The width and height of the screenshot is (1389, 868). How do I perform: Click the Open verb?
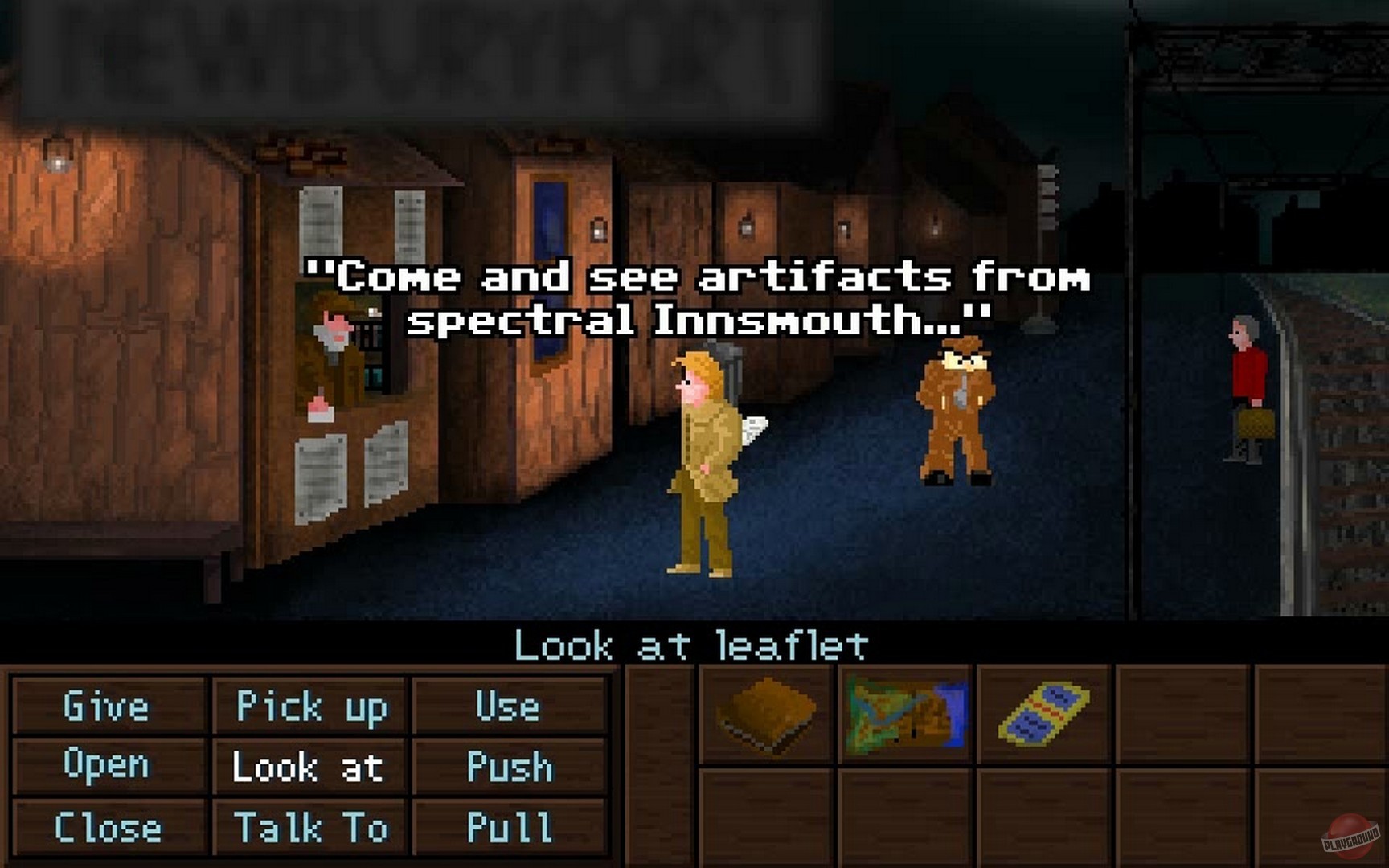(105, 768)
